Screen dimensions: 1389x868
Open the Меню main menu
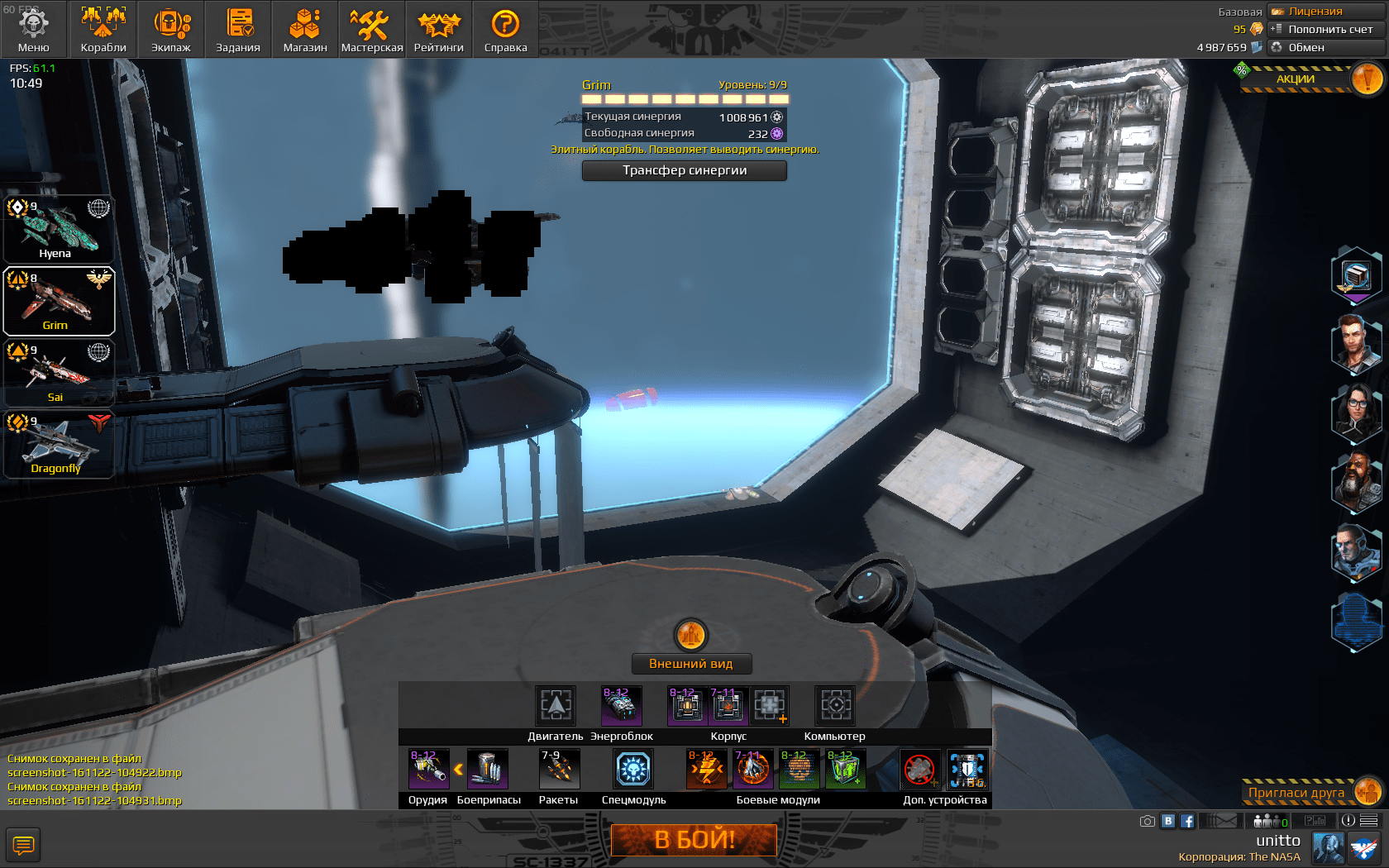(x=33, y=29)
